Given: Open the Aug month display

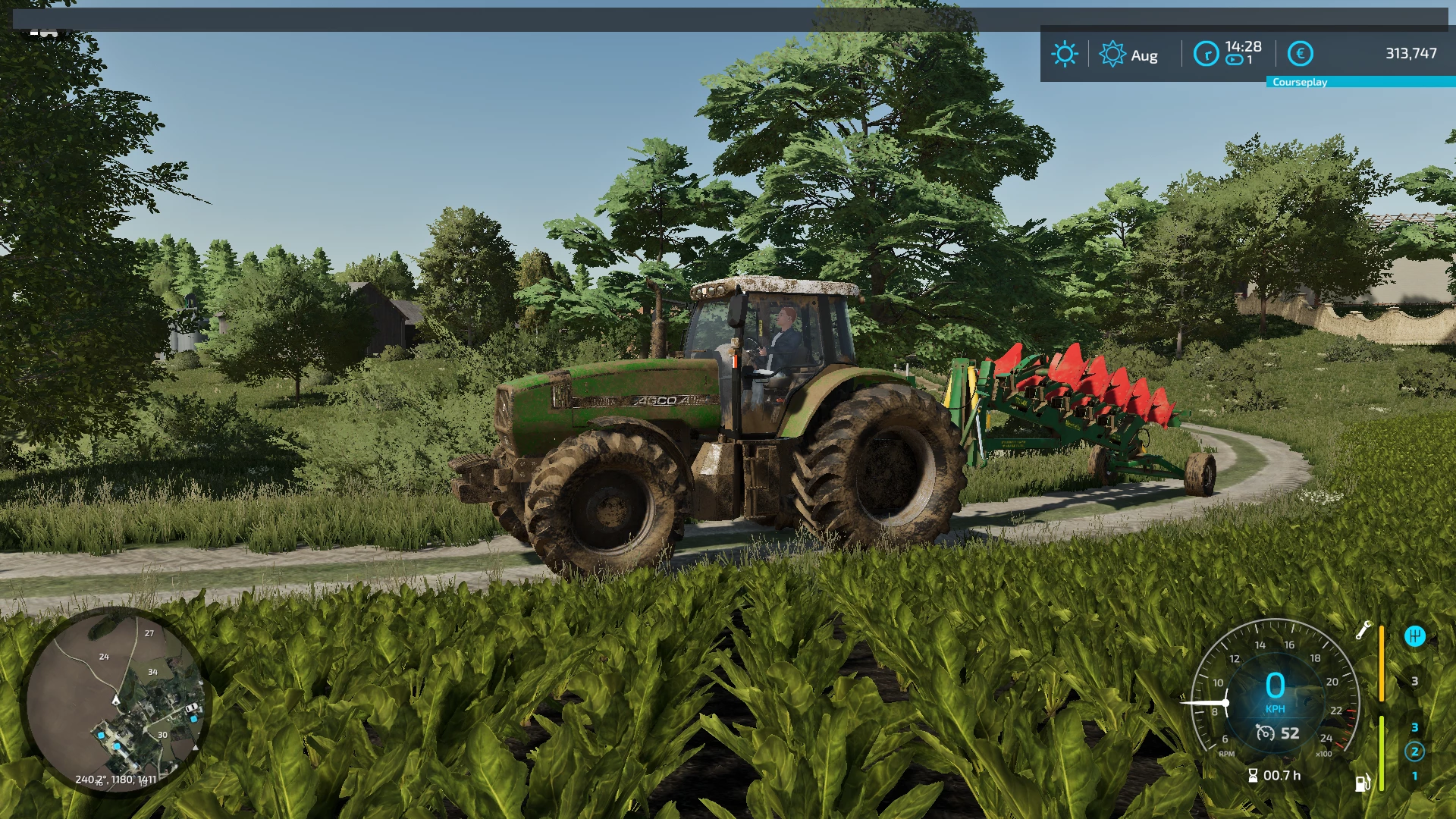Looking at the screenshot, I should pyautogui.click(x=1144, y=55).
